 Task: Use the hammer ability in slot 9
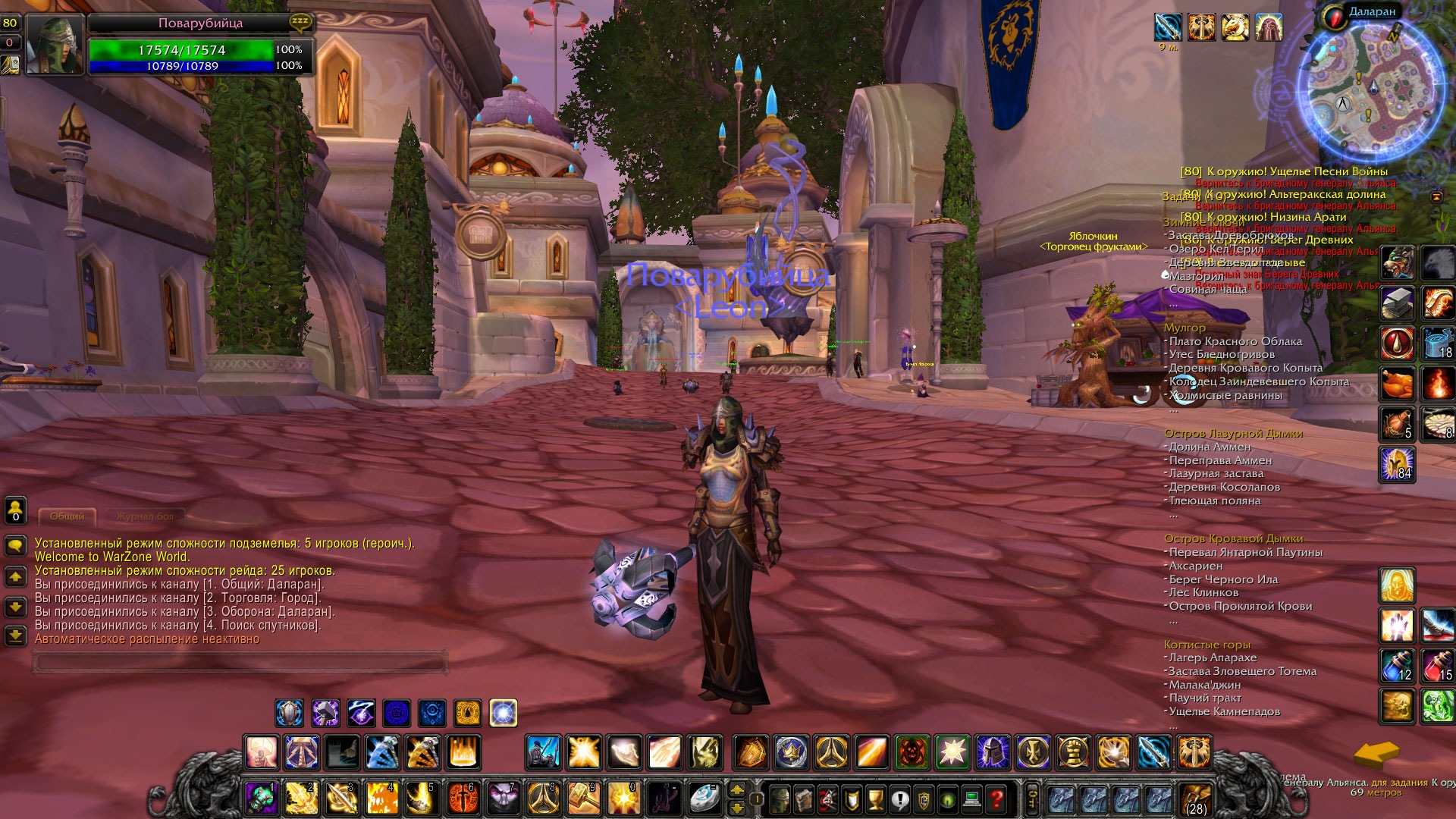pyautogui.click(x=584, y=798)
